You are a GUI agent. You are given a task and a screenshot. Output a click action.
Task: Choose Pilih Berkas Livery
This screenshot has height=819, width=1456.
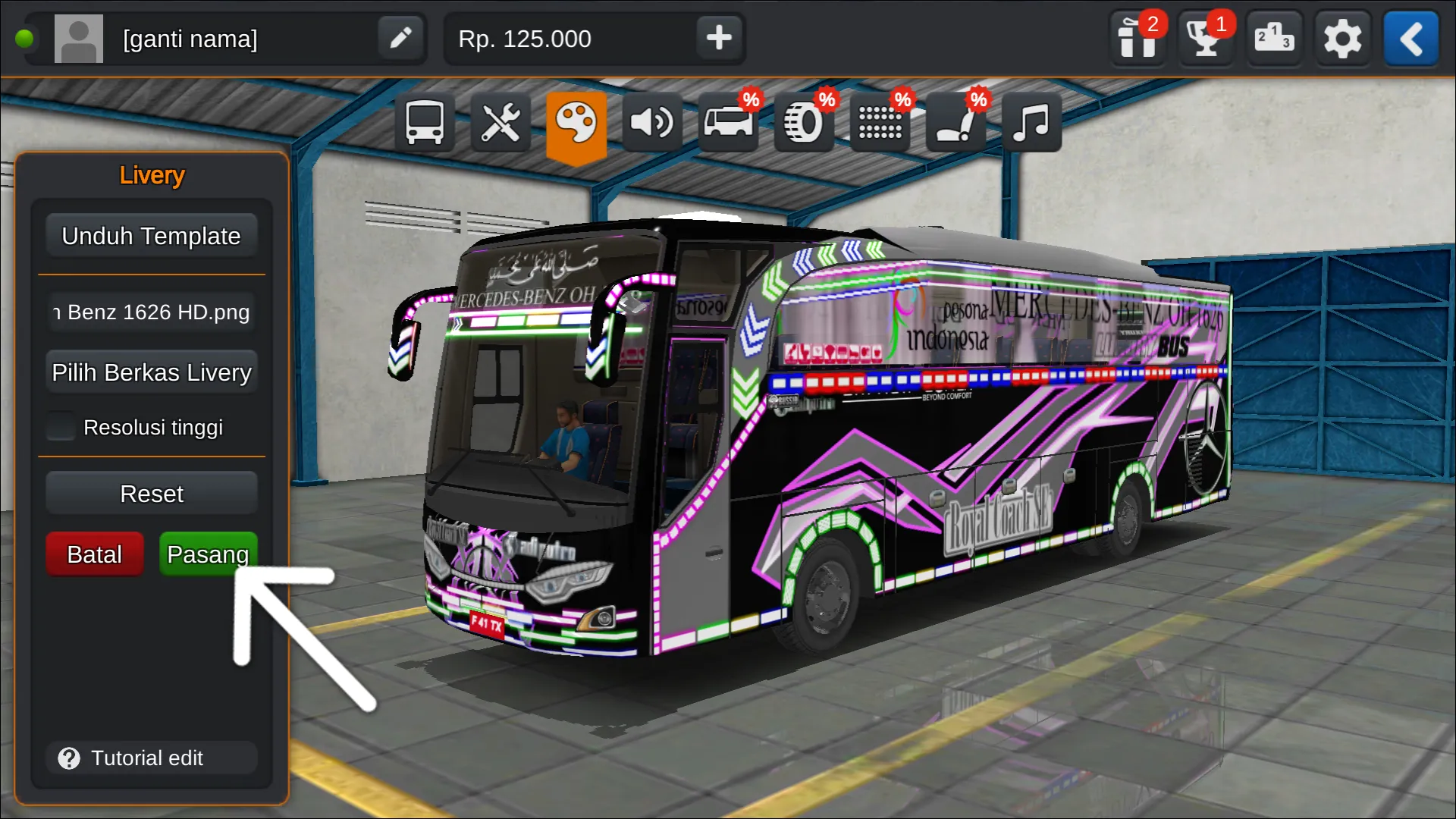151,372
